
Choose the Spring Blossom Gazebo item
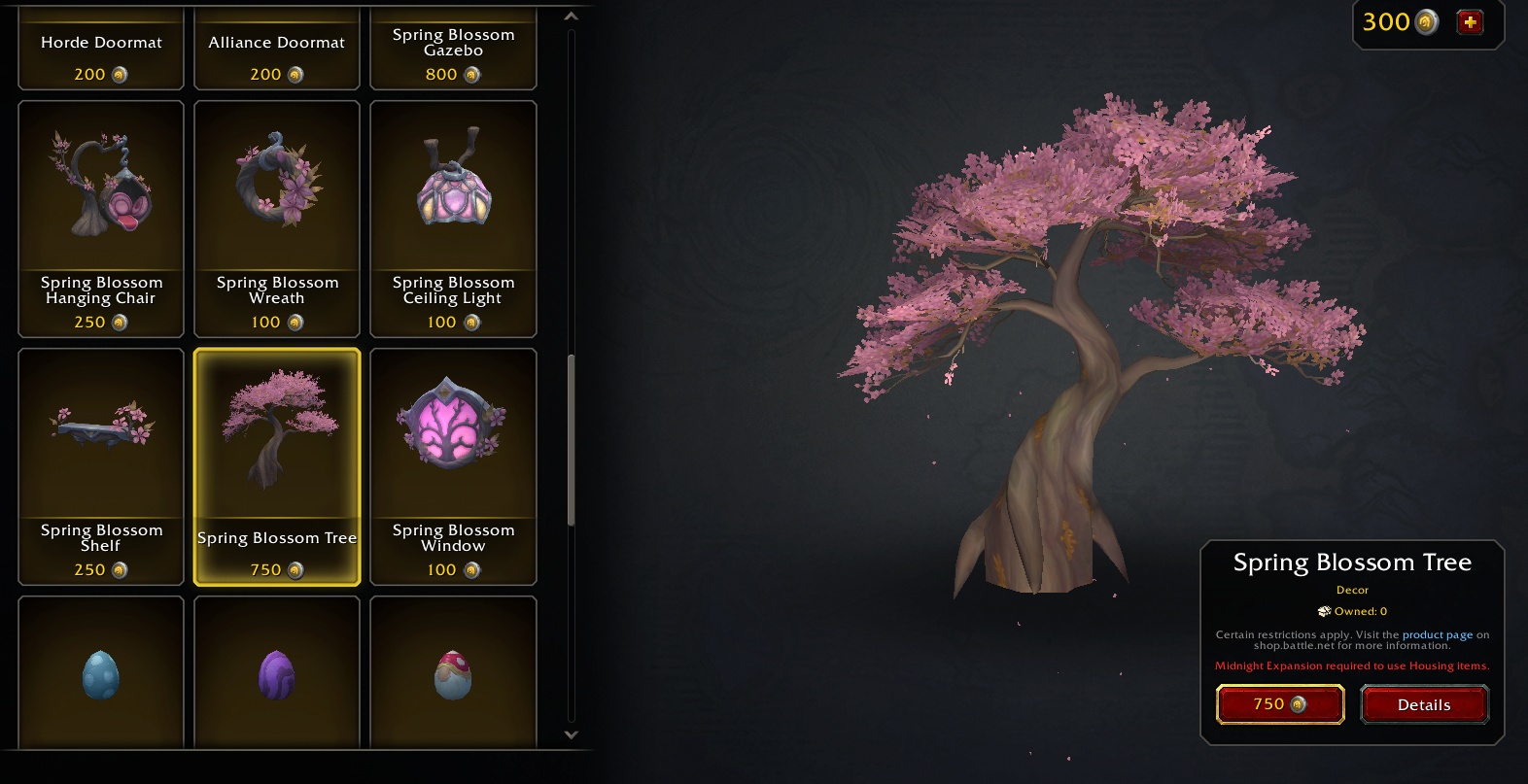pyautogui.click(x=453, y=49)
